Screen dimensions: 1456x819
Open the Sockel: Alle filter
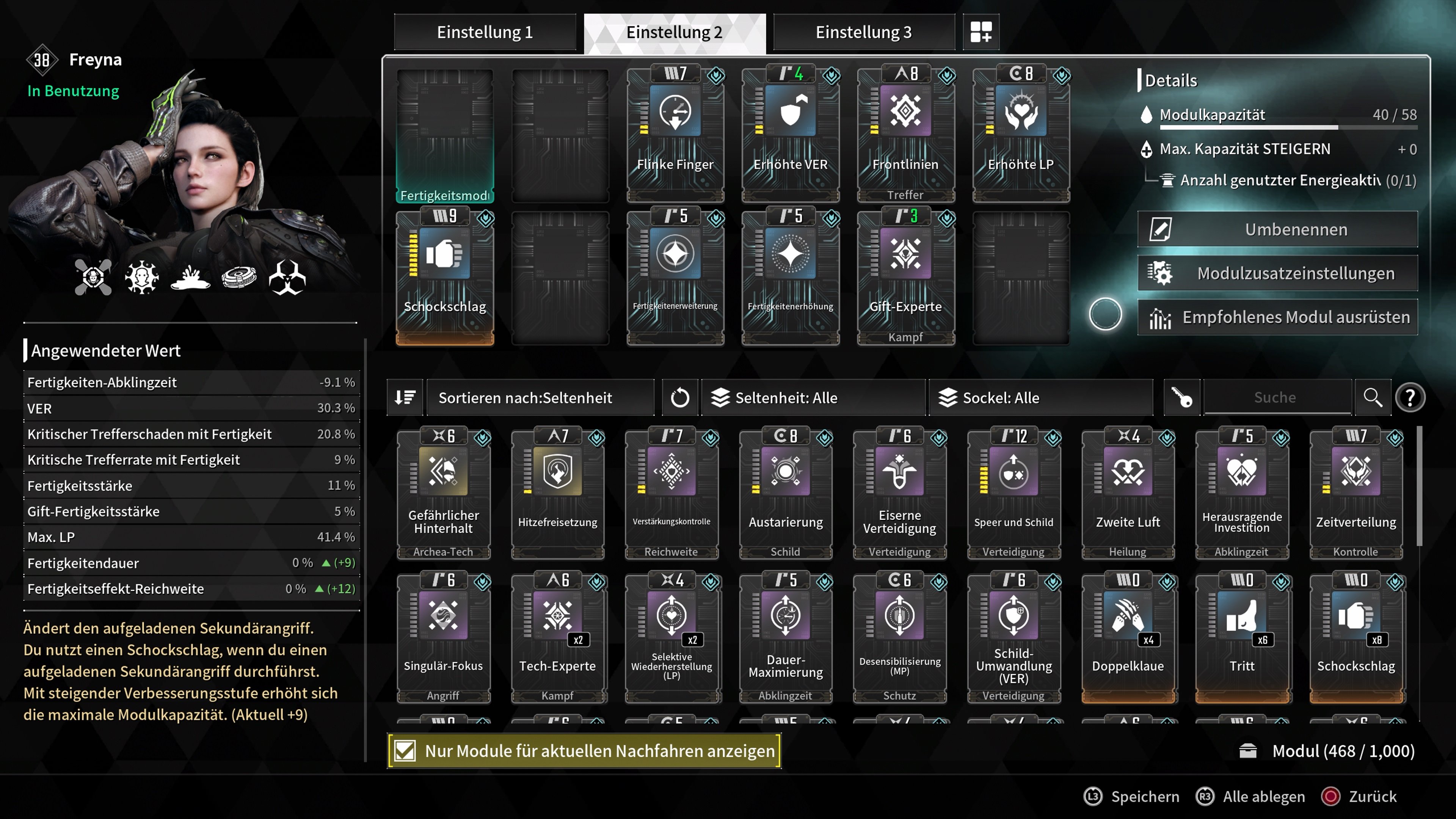[1041, 398]
